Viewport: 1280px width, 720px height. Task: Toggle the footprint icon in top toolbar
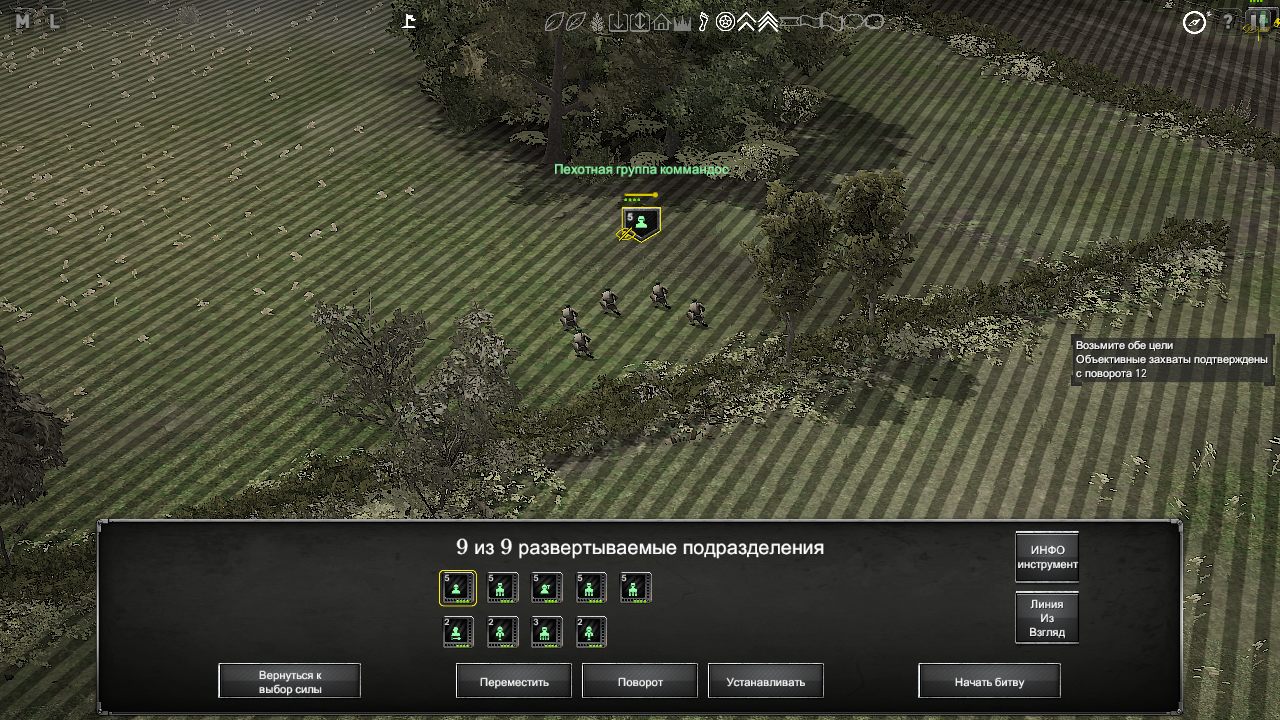click(703, 22)
